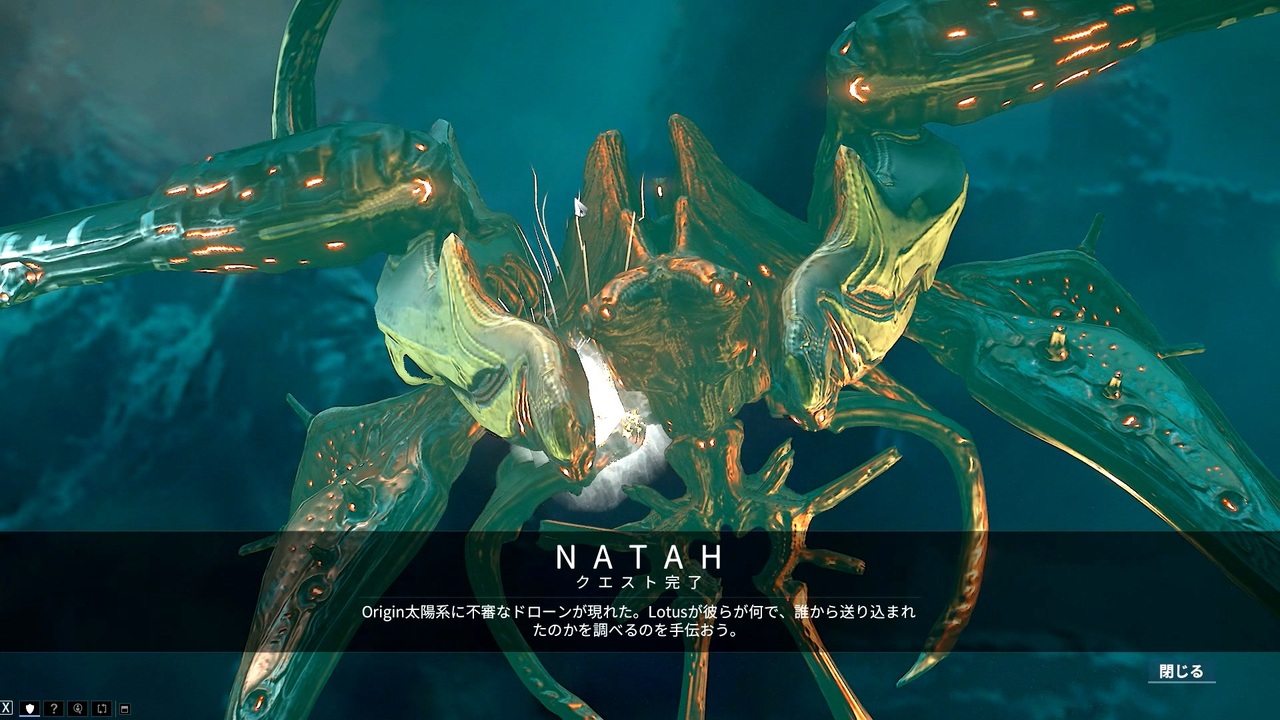Switch to the active underlined chat tab
Screen dimensions: 1280x720
[x=30, y=708]
